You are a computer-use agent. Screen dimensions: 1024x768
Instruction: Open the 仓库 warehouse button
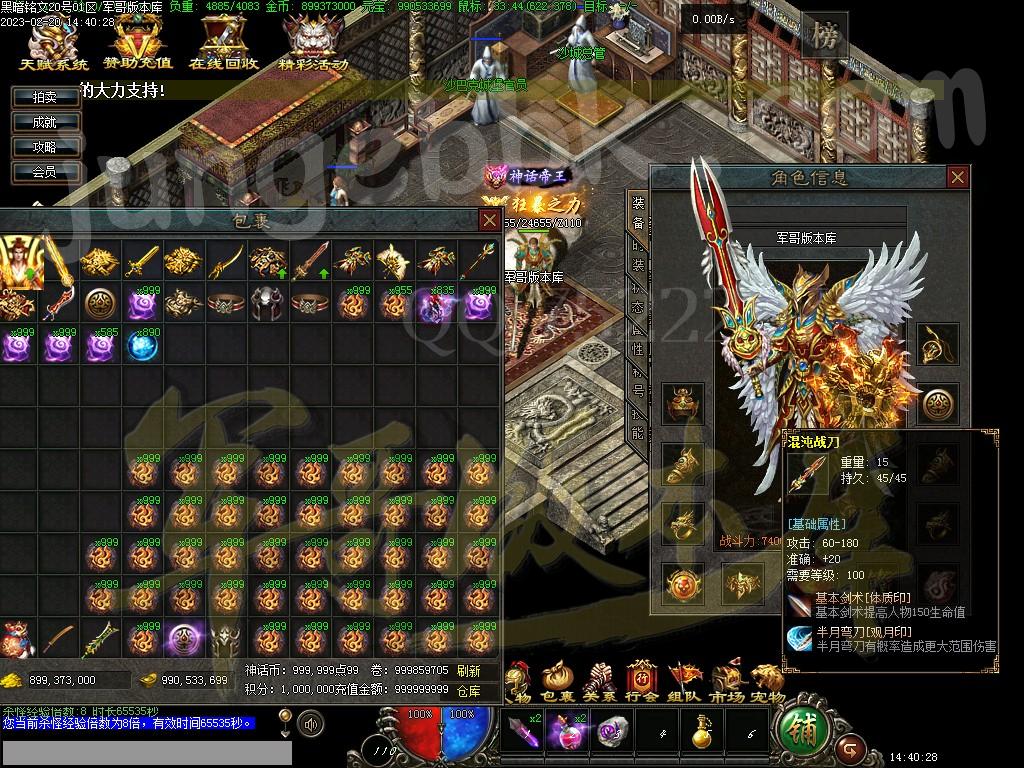point(468,690)
